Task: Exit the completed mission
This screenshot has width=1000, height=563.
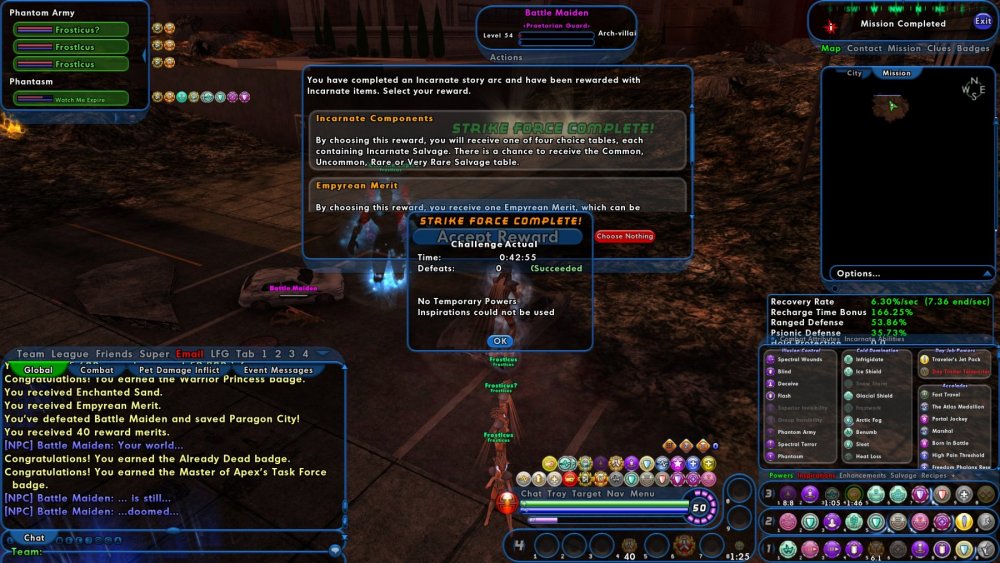Action: 983,21
